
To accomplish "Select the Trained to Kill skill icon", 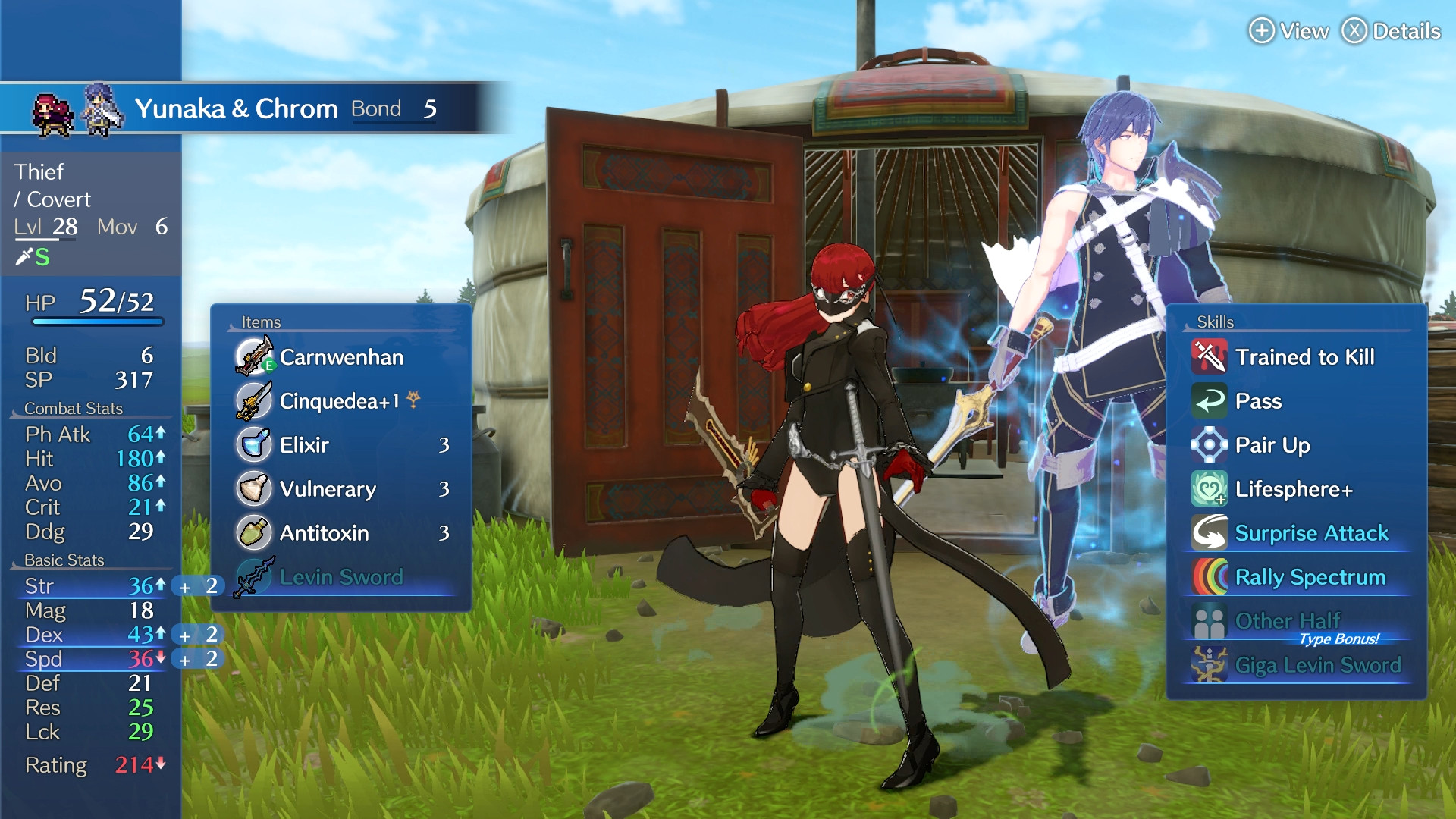I will coord(1209,357).
